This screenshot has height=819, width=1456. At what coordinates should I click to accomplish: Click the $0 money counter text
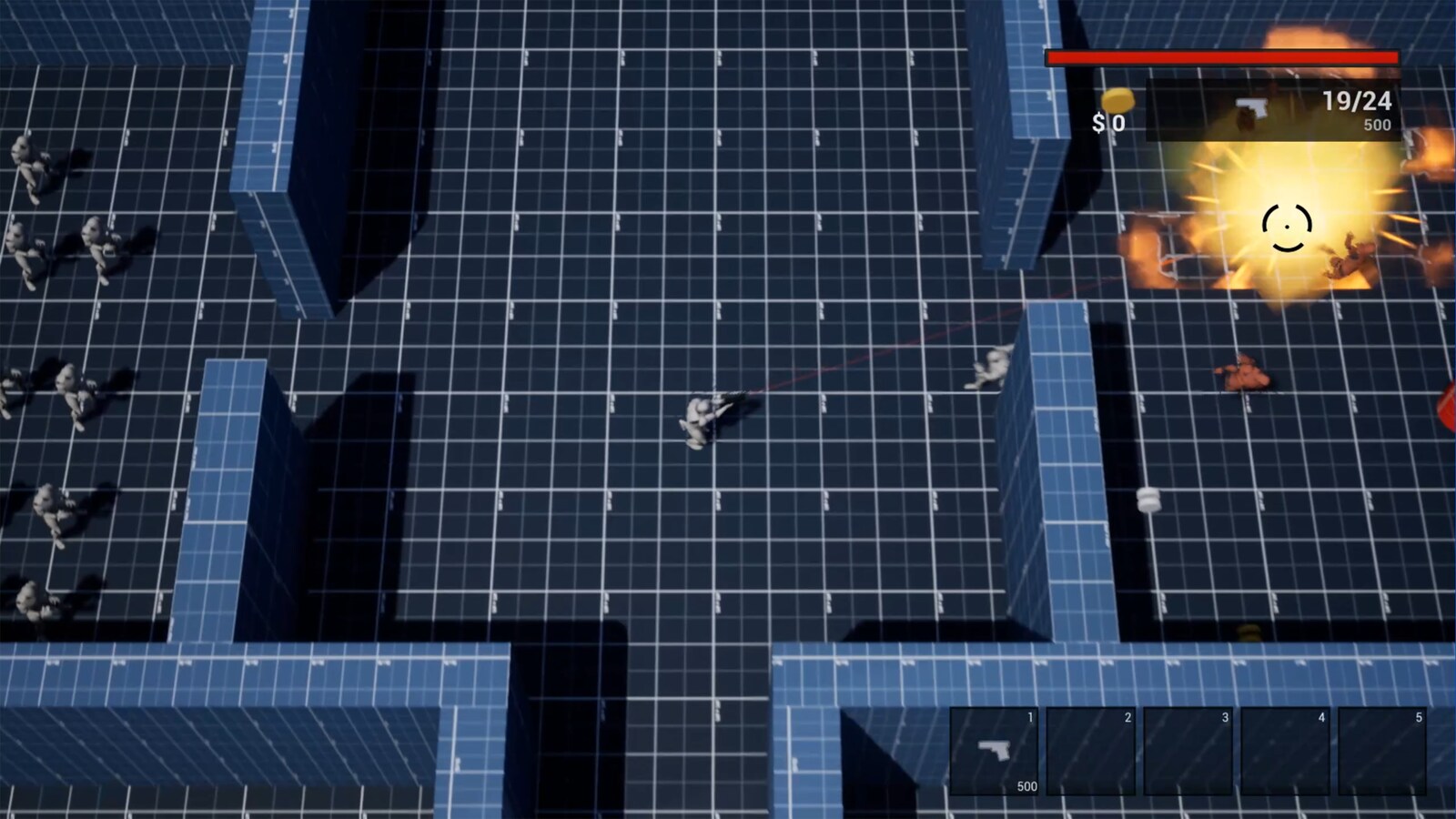[x=1108, y=122]
